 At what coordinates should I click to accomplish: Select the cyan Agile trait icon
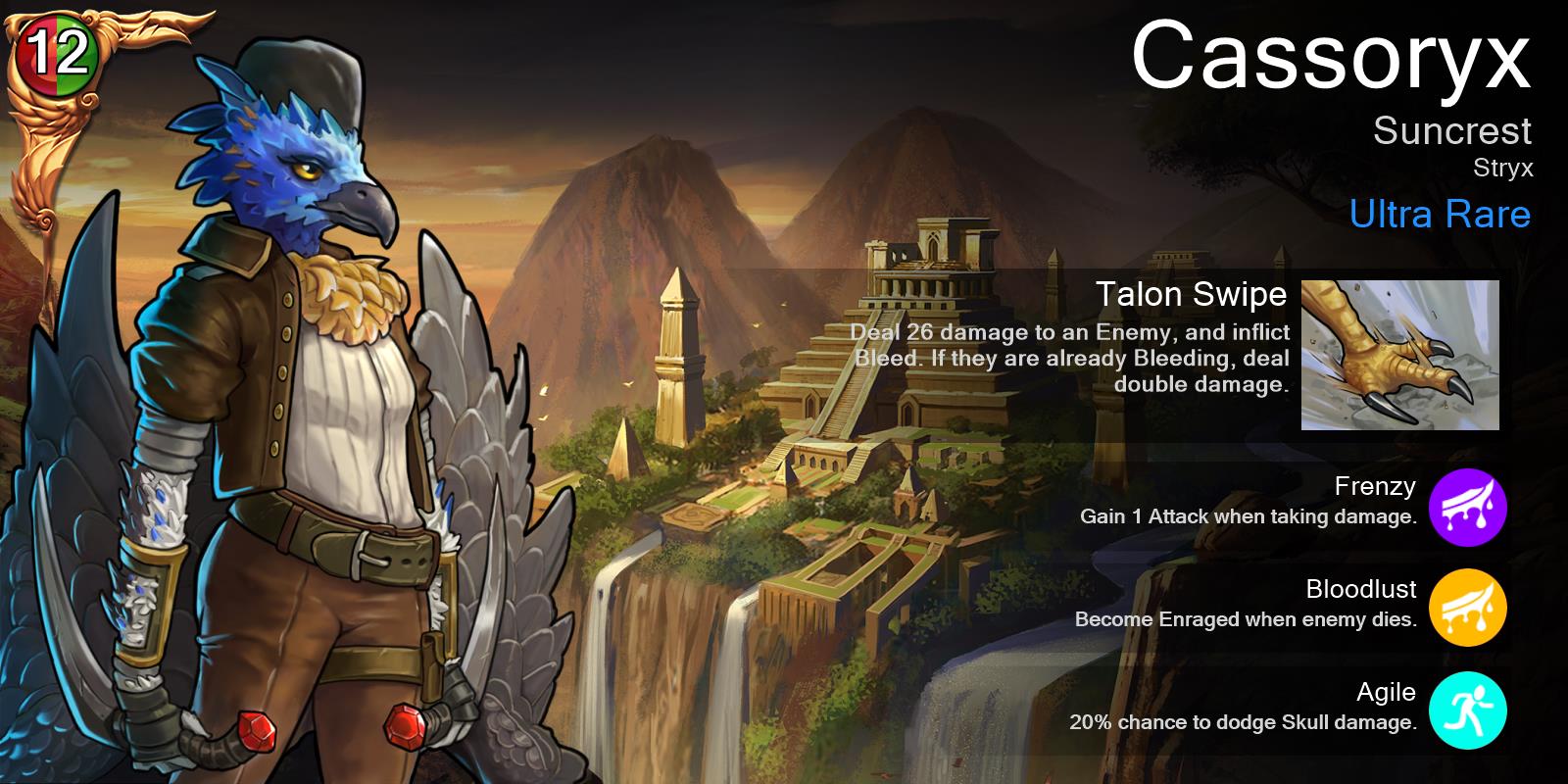(x=1466, y=711)
